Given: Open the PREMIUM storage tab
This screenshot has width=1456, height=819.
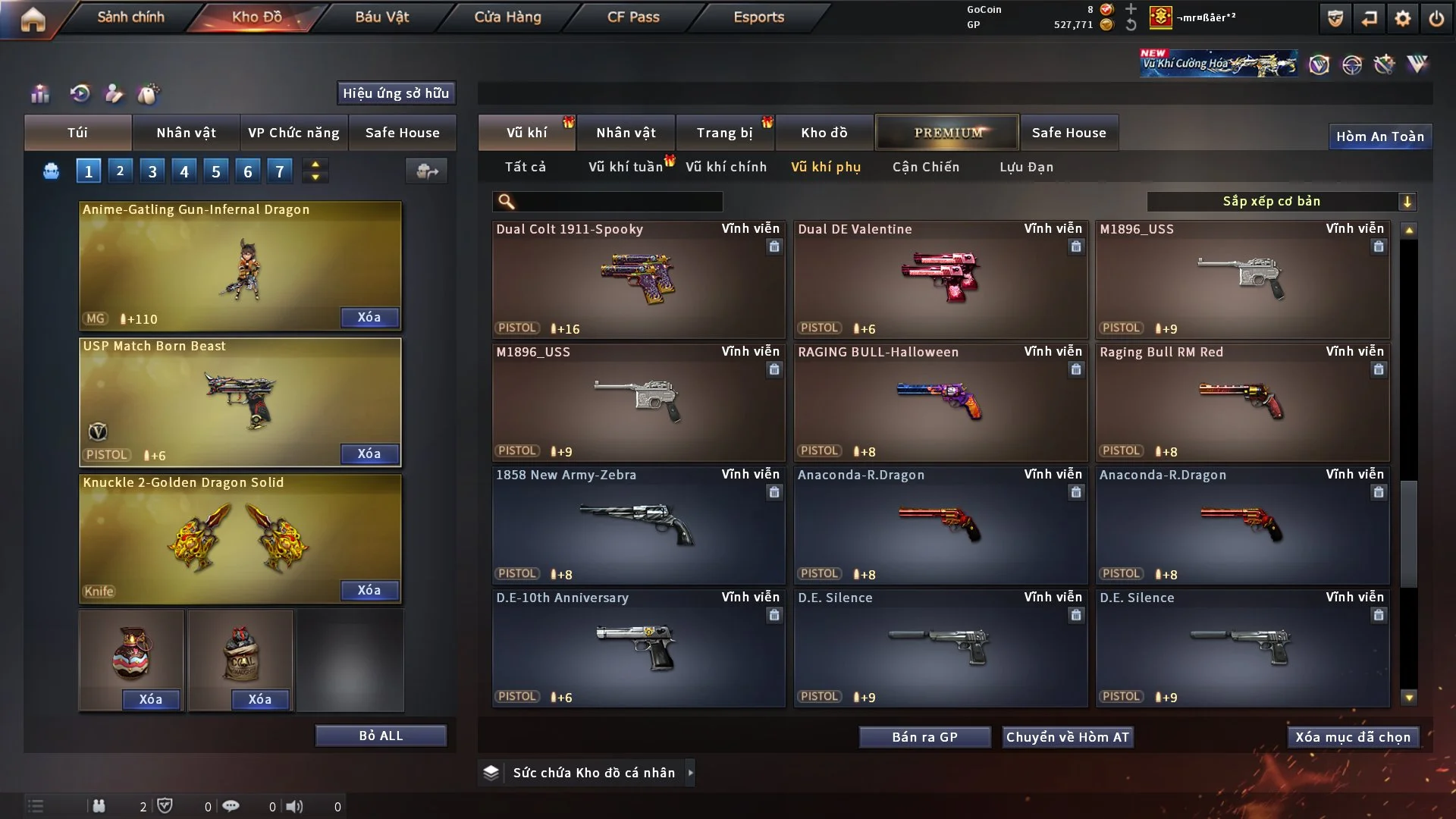Looking at the screenshot, I should tap(947, 133).
